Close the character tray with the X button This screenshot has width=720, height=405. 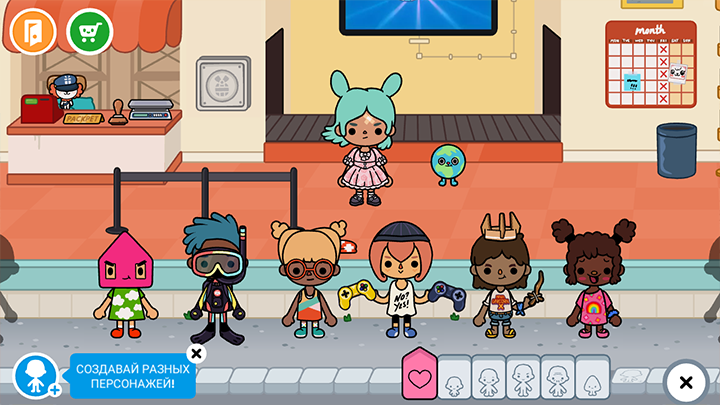(x=686, y=382)
